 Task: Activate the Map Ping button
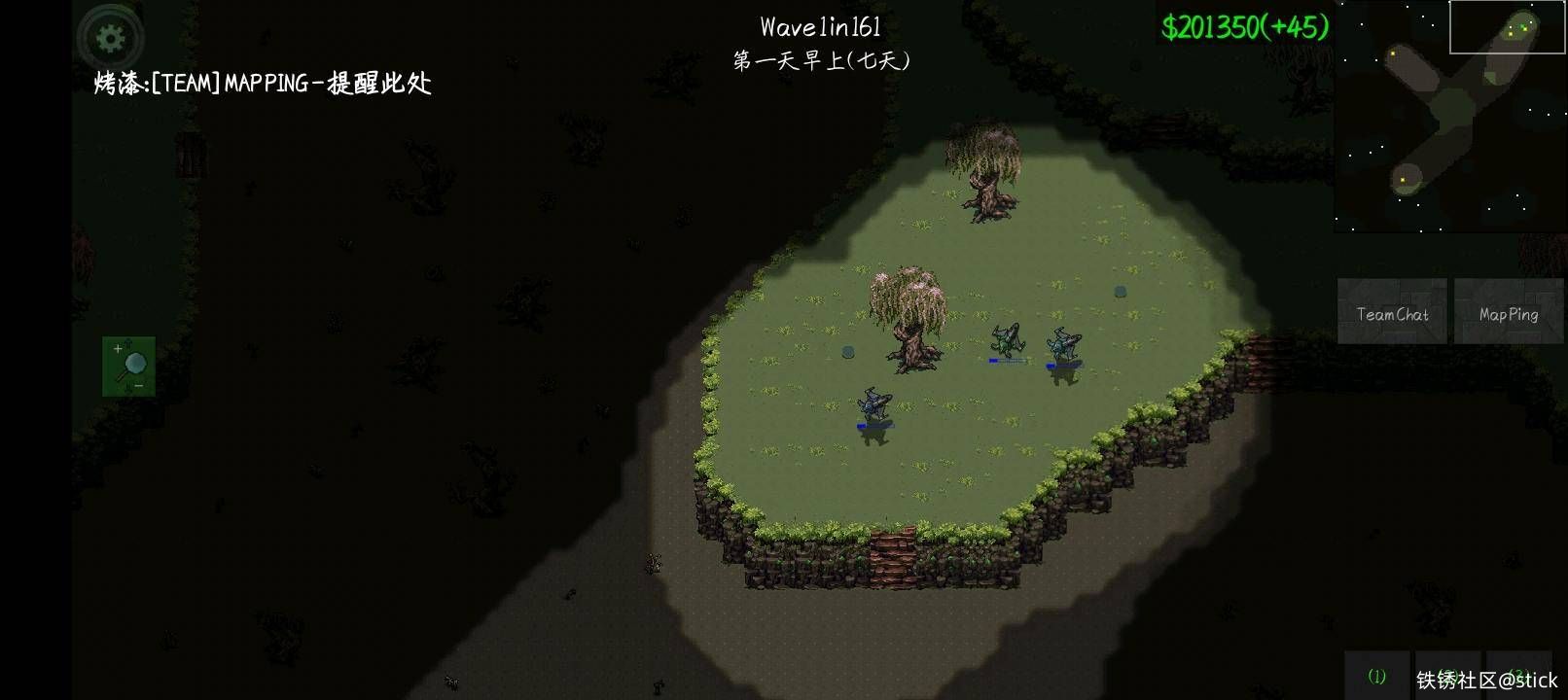point(1508,312)
